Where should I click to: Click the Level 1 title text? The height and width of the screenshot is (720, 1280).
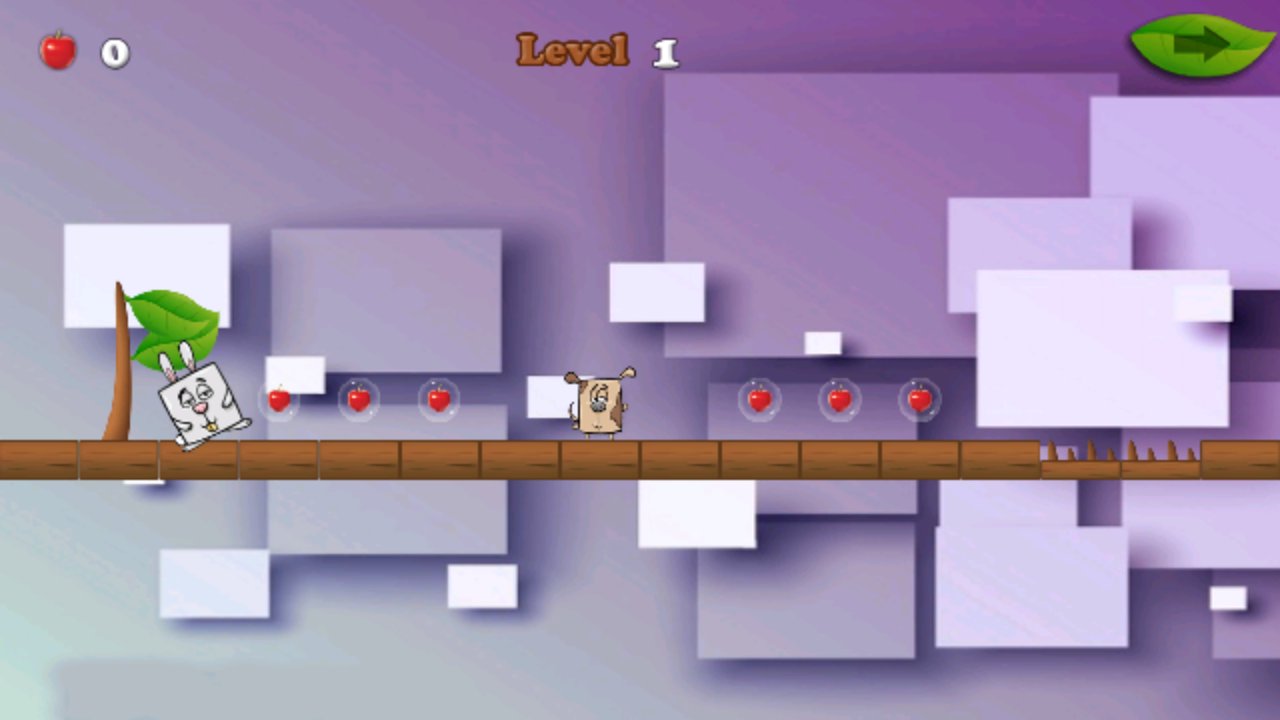(593, 50)
